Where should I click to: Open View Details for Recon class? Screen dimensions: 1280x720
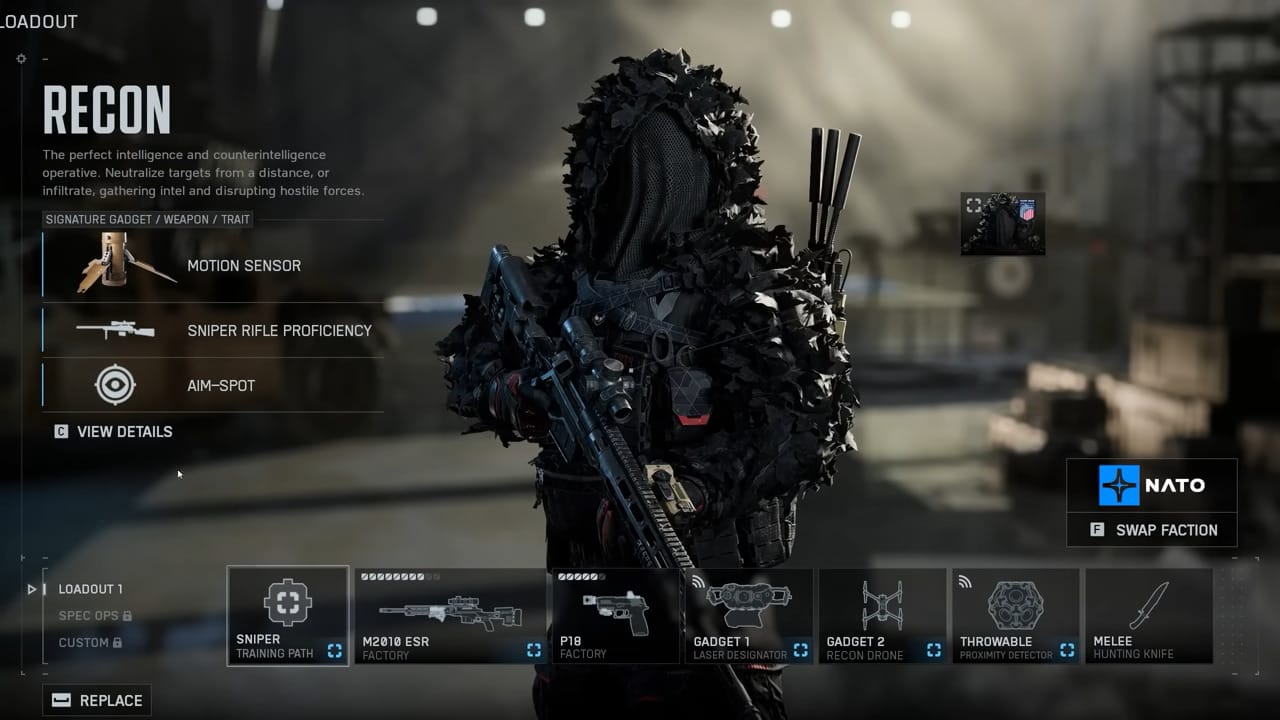pyautogui.click(x=114, y=432)
